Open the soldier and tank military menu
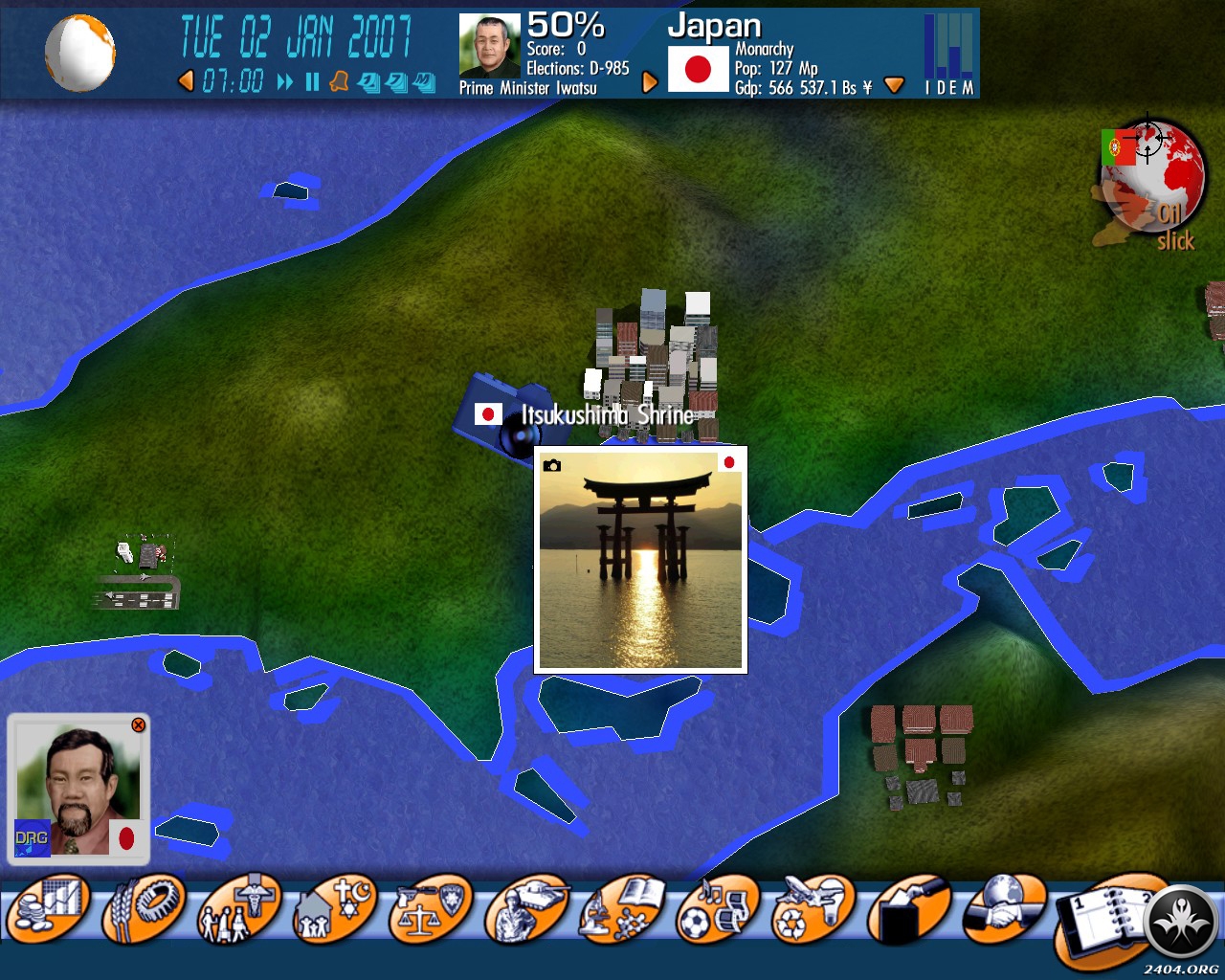The width and height of the screenshot is (1225, 980). [526, 909]
